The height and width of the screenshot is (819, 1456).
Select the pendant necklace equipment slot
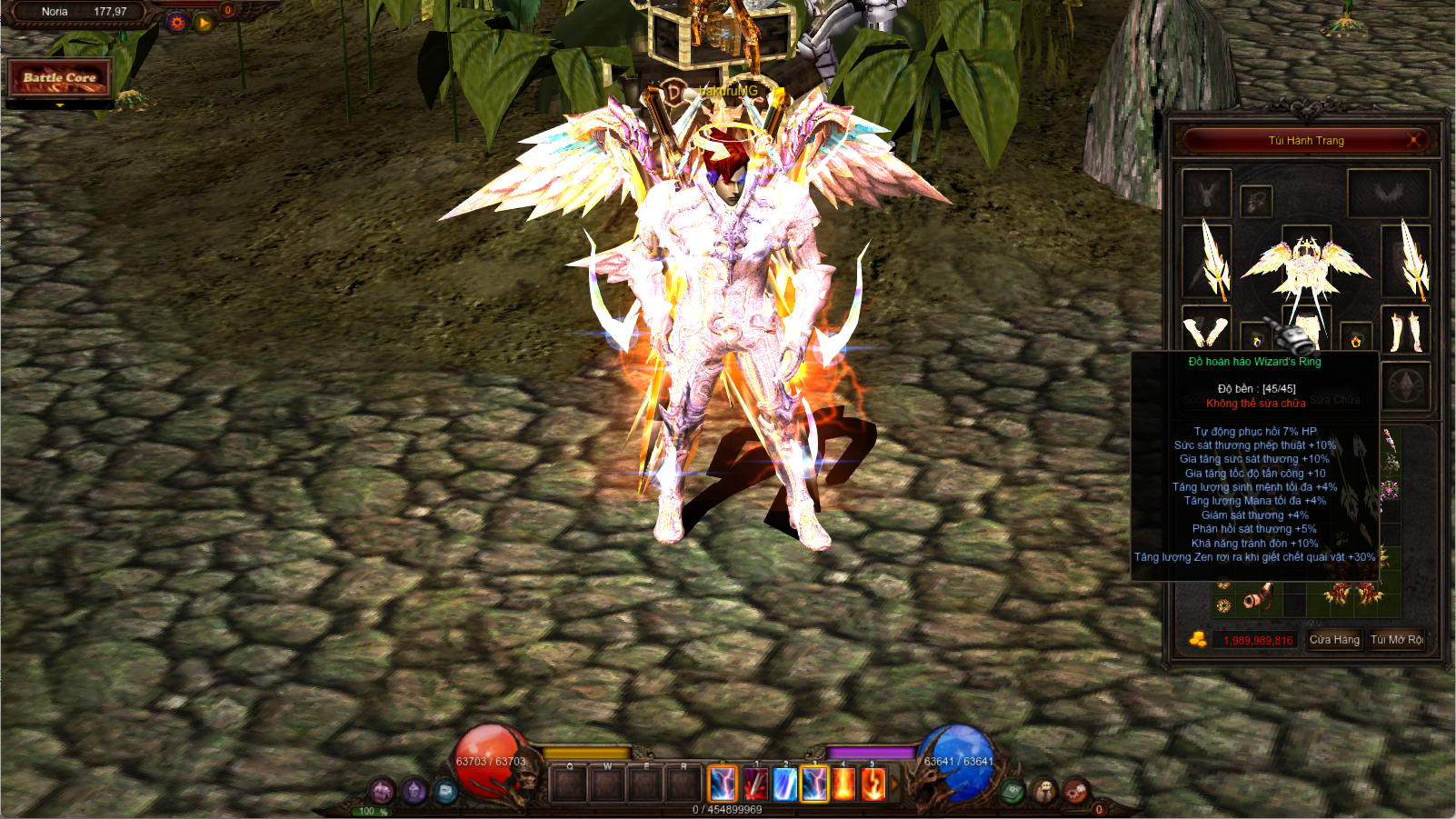click(x=1256, y=201)
